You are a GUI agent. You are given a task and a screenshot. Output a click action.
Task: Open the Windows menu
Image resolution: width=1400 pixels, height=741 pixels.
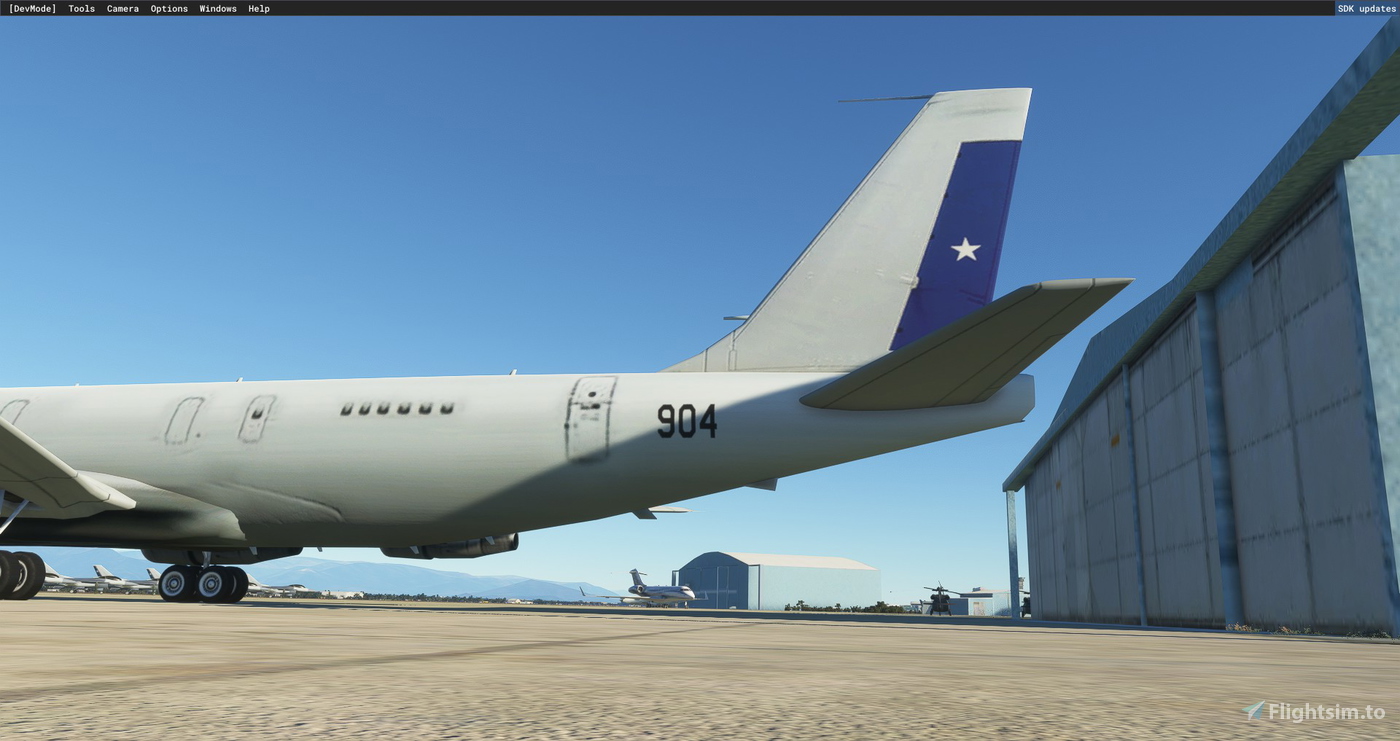coord(217,8)
